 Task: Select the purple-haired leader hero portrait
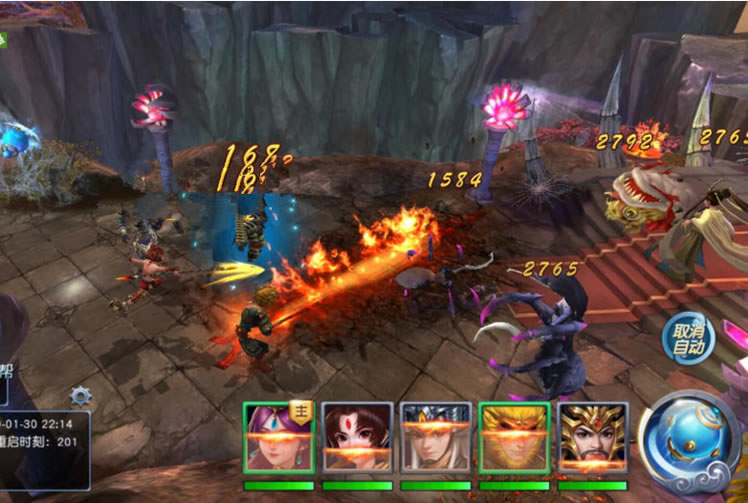point(278,438)
